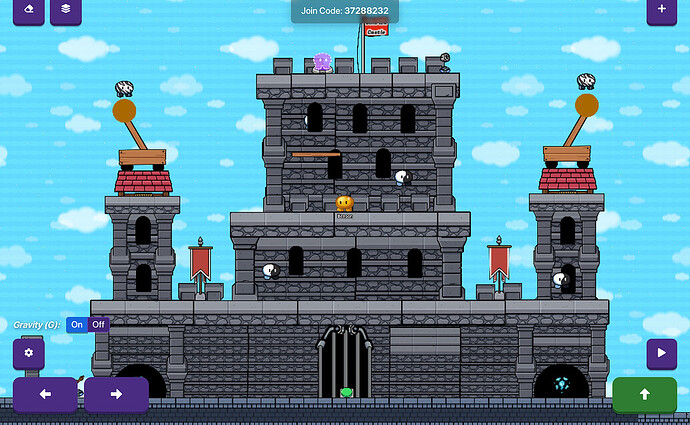Start the game with the play button
Screen dimensions: 690x425
coord(661,353)
